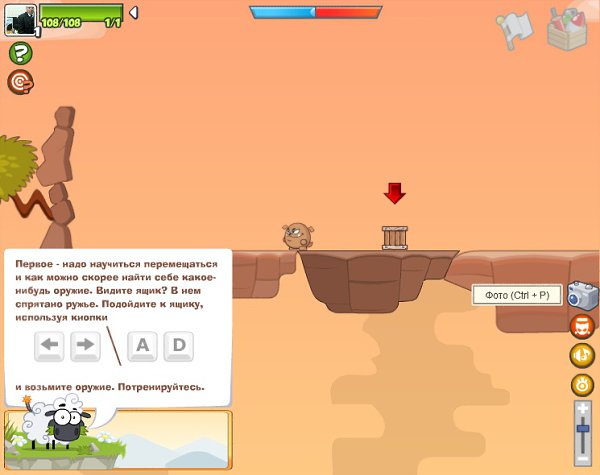Image resolution: width=600 pixels, height=475 pixels.
Task: Collapse the player panel with the white arrow
Action: [x=134, y=13]
